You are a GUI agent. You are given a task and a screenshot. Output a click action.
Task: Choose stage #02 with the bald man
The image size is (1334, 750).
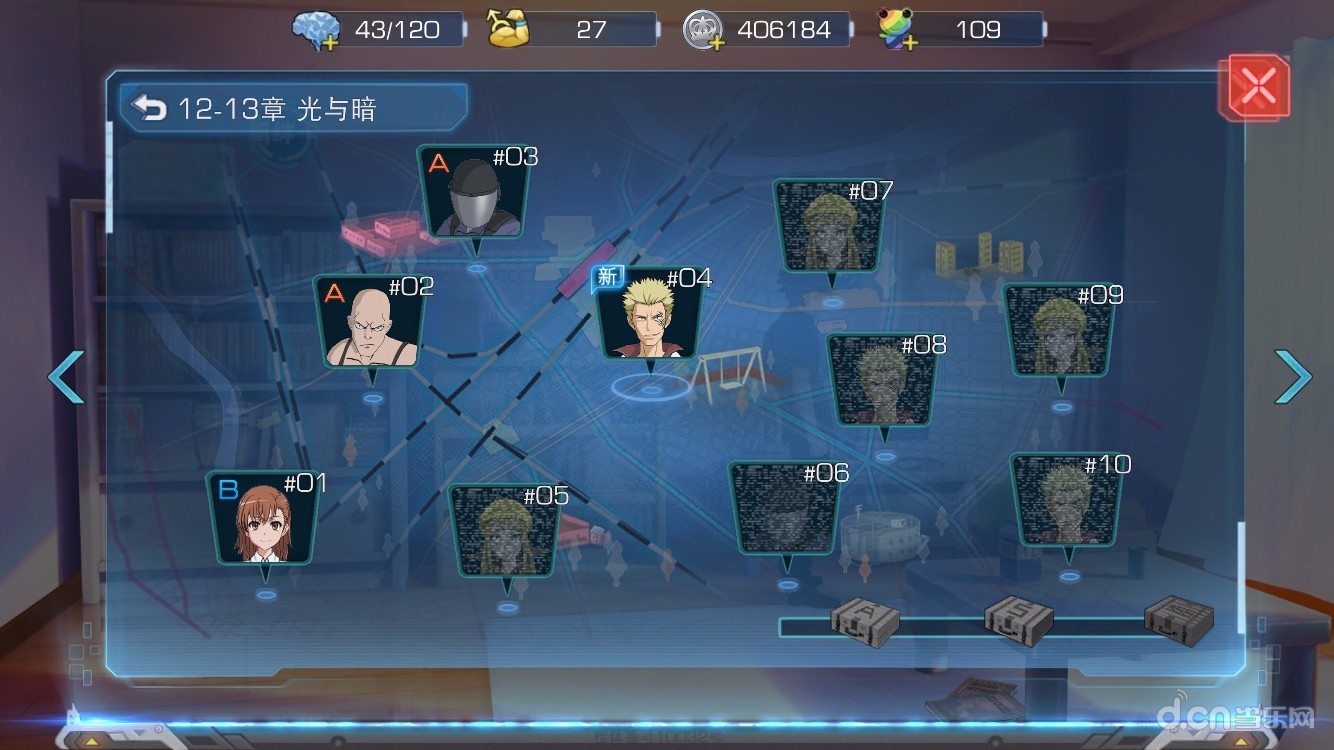tap(371, 325)
